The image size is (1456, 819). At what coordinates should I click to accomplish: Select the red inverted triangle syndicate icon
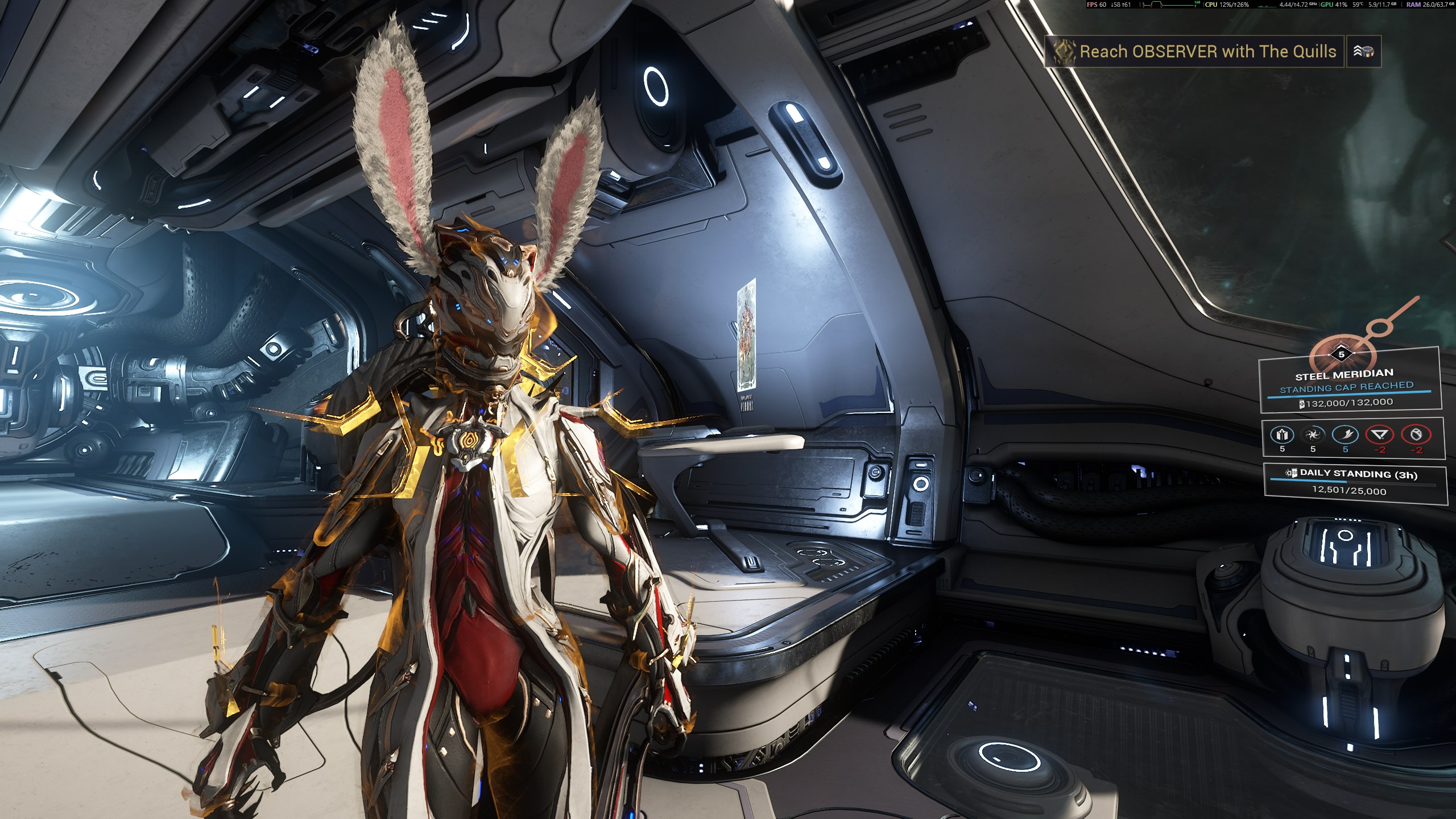[1380, 435]
